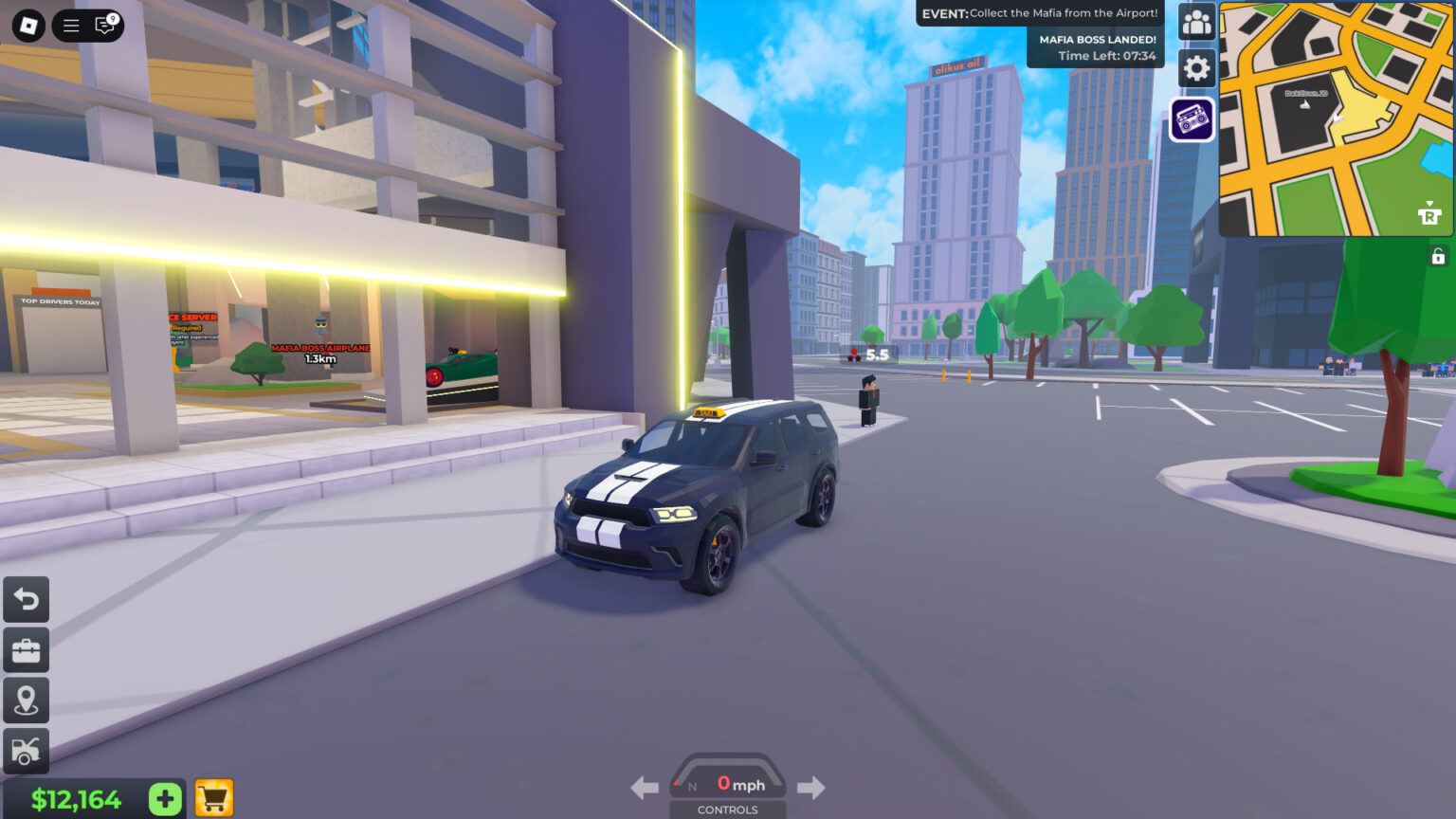
Task: Open the chevron above the R minimap icon
Action: click(1429, 204)
